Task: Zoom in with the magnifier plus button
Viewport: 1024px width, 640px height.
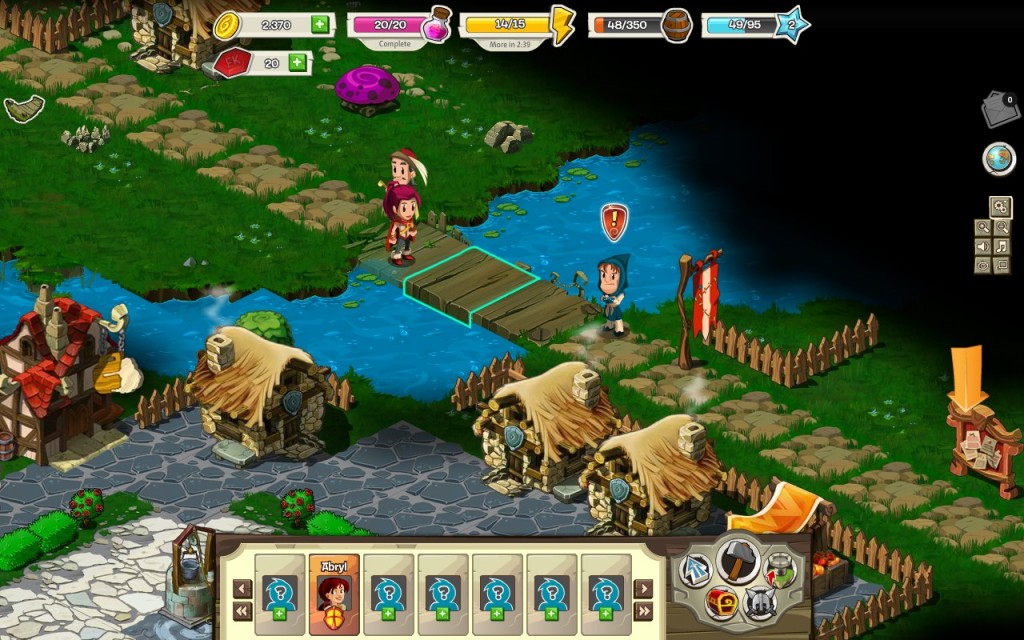Action: [983, 228]
